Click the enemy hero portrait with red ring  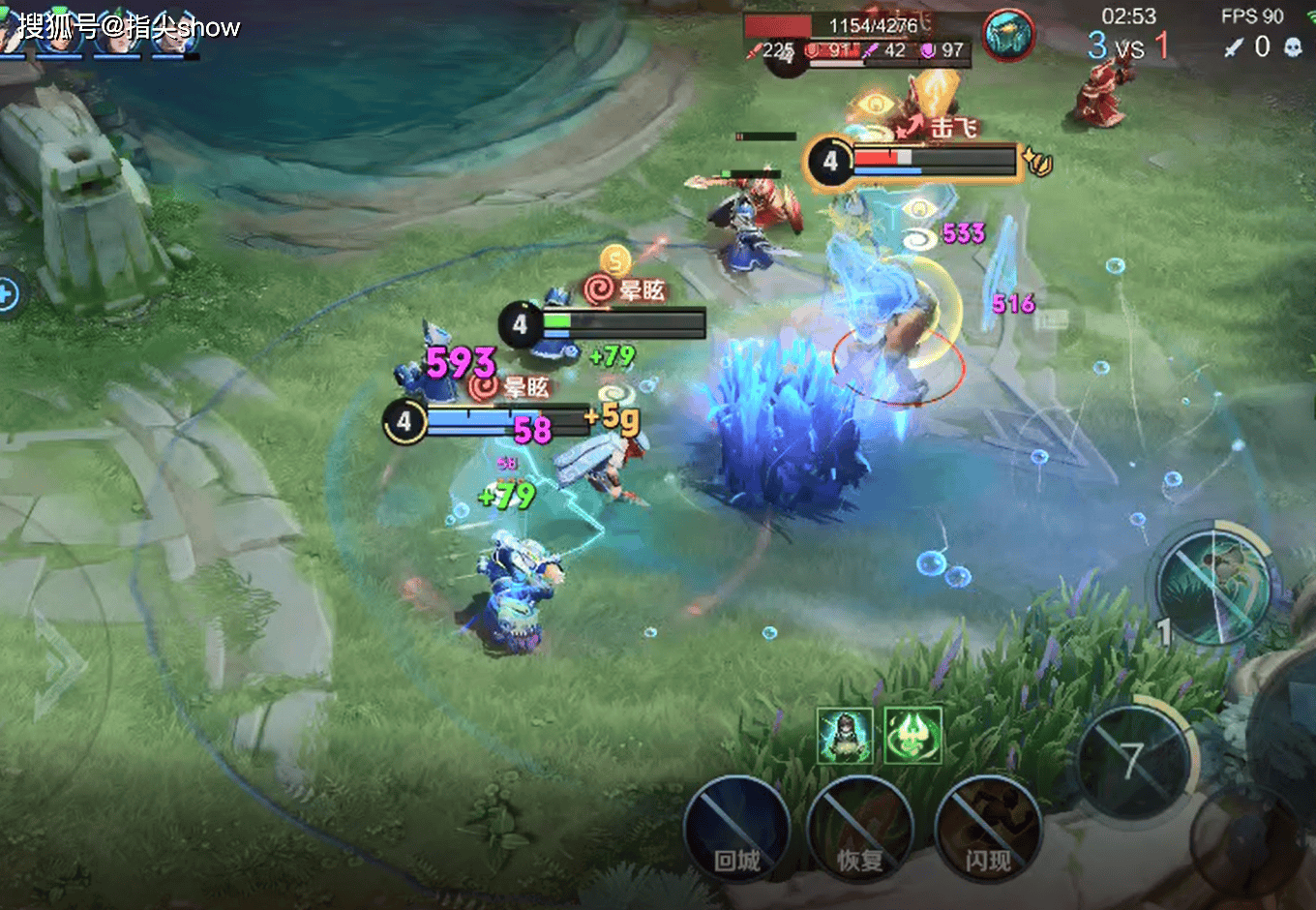(x=1008, y=36)
